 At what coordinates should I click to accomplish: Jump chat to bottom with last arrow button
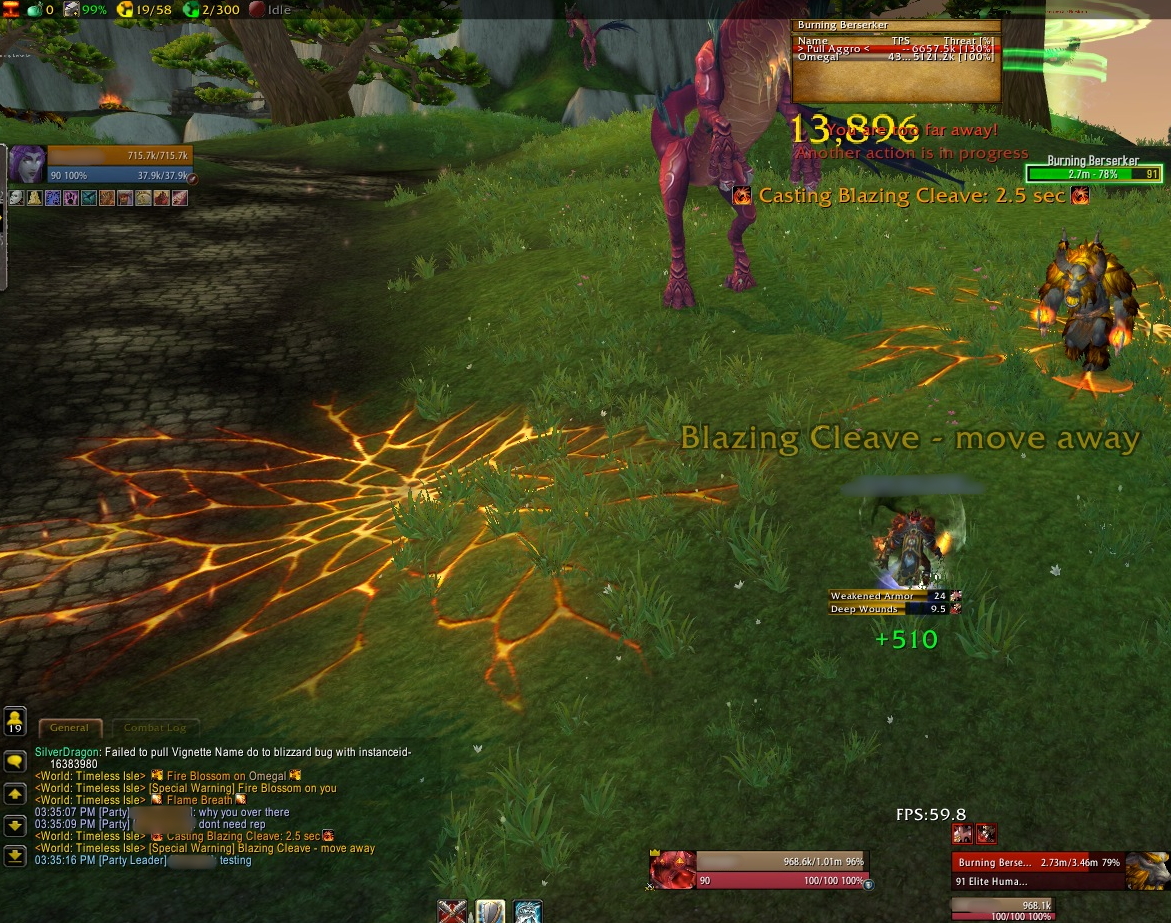click(x=15, y=856)
